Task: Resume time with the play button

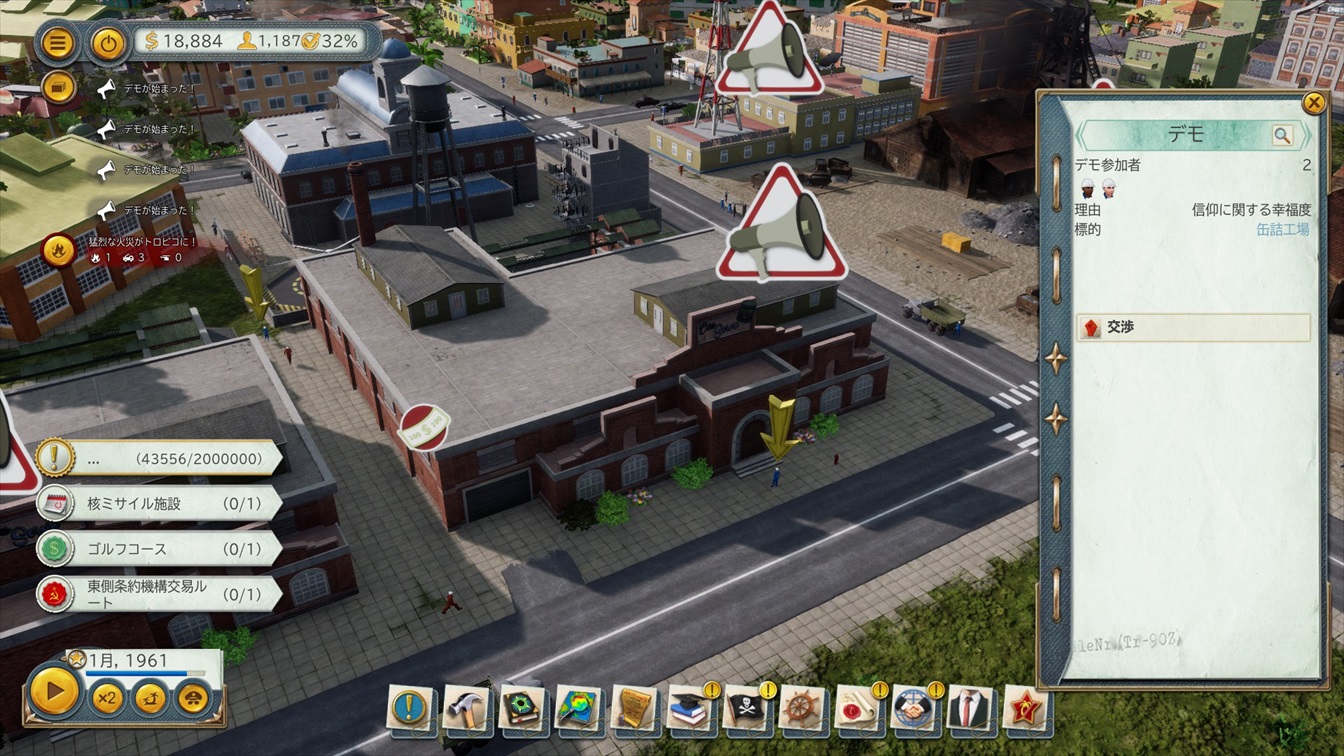Action: (x=54, y=690)
